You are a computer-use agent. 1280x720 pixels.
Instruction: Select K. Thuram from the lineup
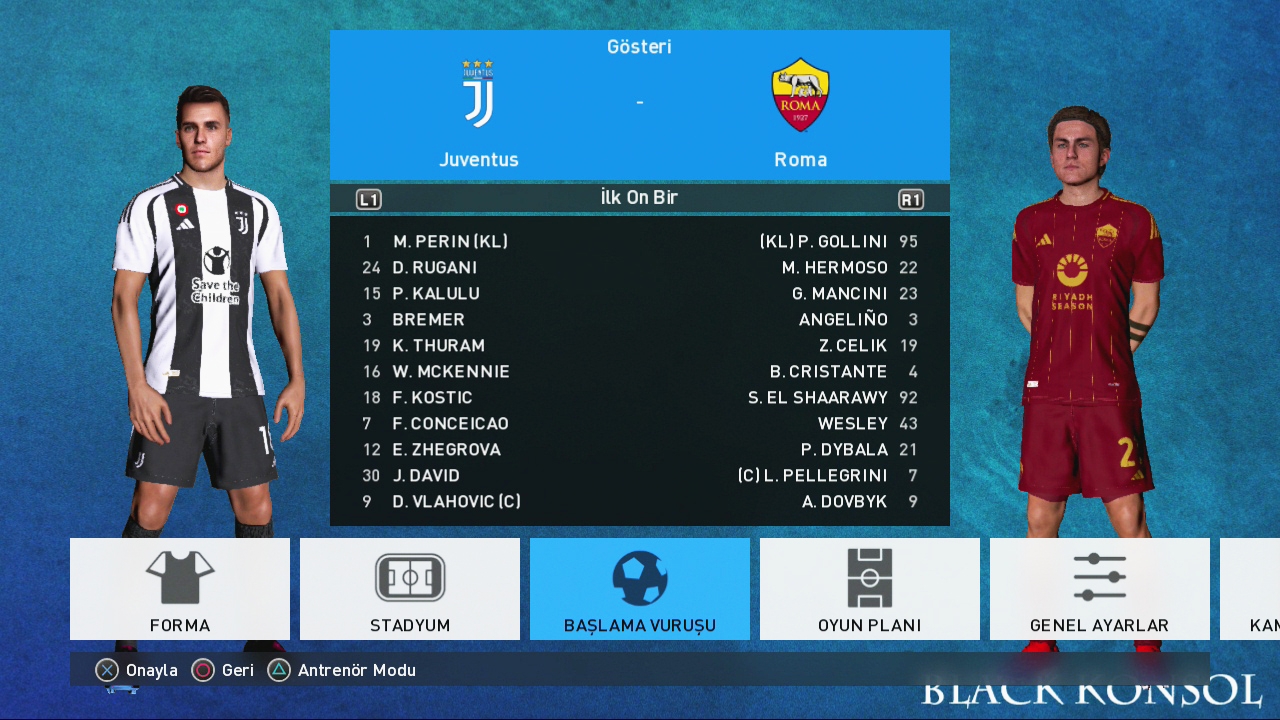click(x=438, y=345)
